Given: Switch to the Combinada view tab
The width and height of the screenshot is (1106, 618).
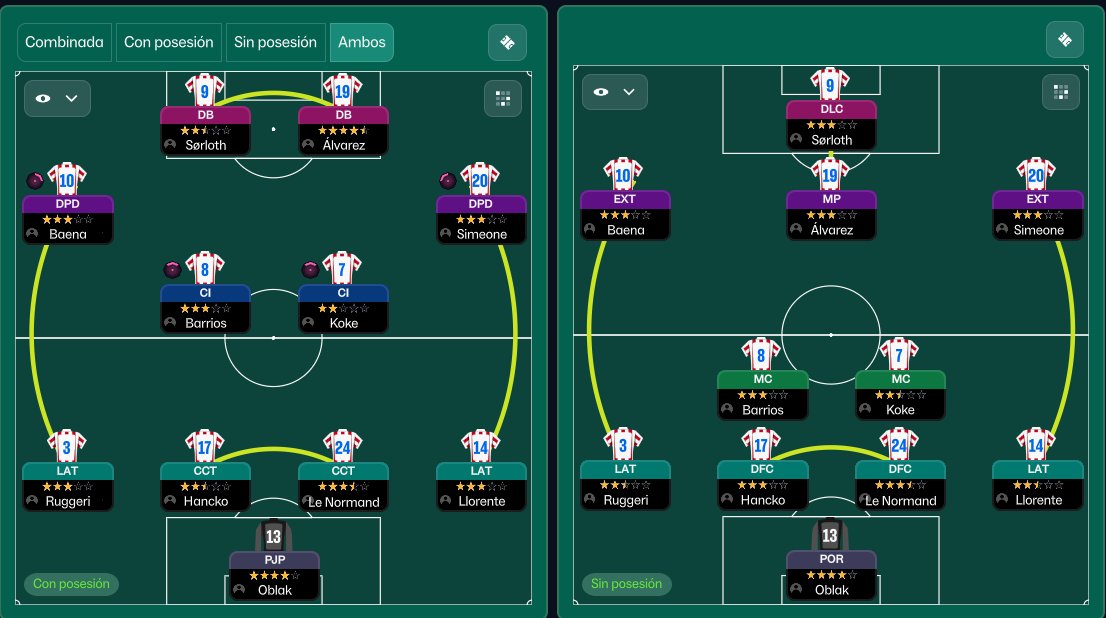Looking at the screenshot, I should coord(65,43).
